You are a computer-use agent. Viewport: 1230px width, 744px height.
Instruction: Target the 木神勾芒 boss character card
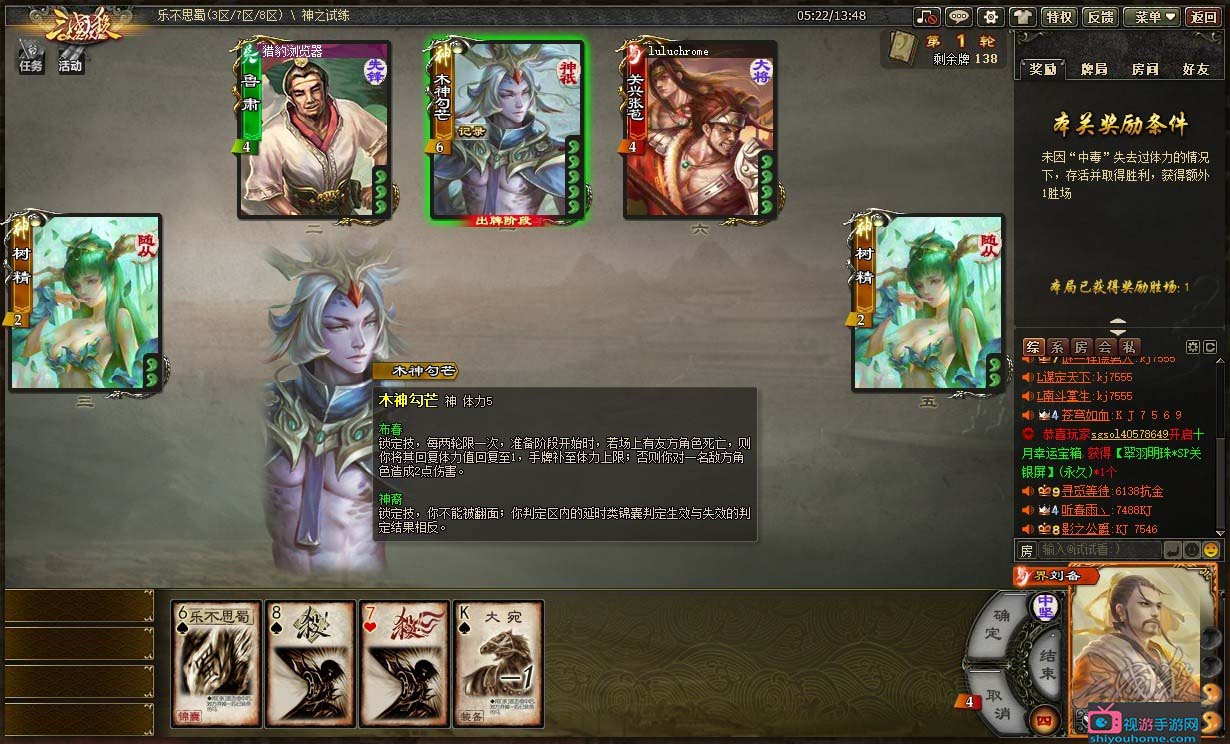pos(507,130)
